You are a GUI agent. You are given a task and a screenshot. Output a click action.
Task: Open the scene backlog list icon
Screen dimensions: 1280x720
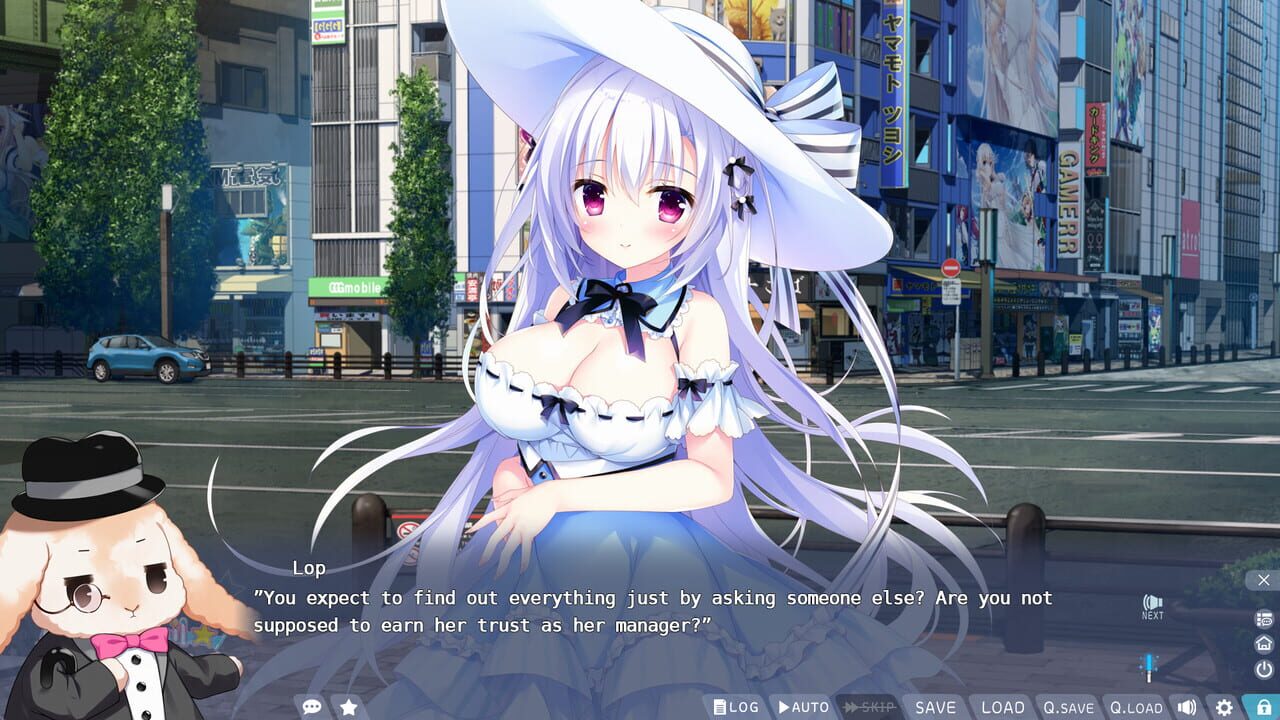pos(1262,618)
